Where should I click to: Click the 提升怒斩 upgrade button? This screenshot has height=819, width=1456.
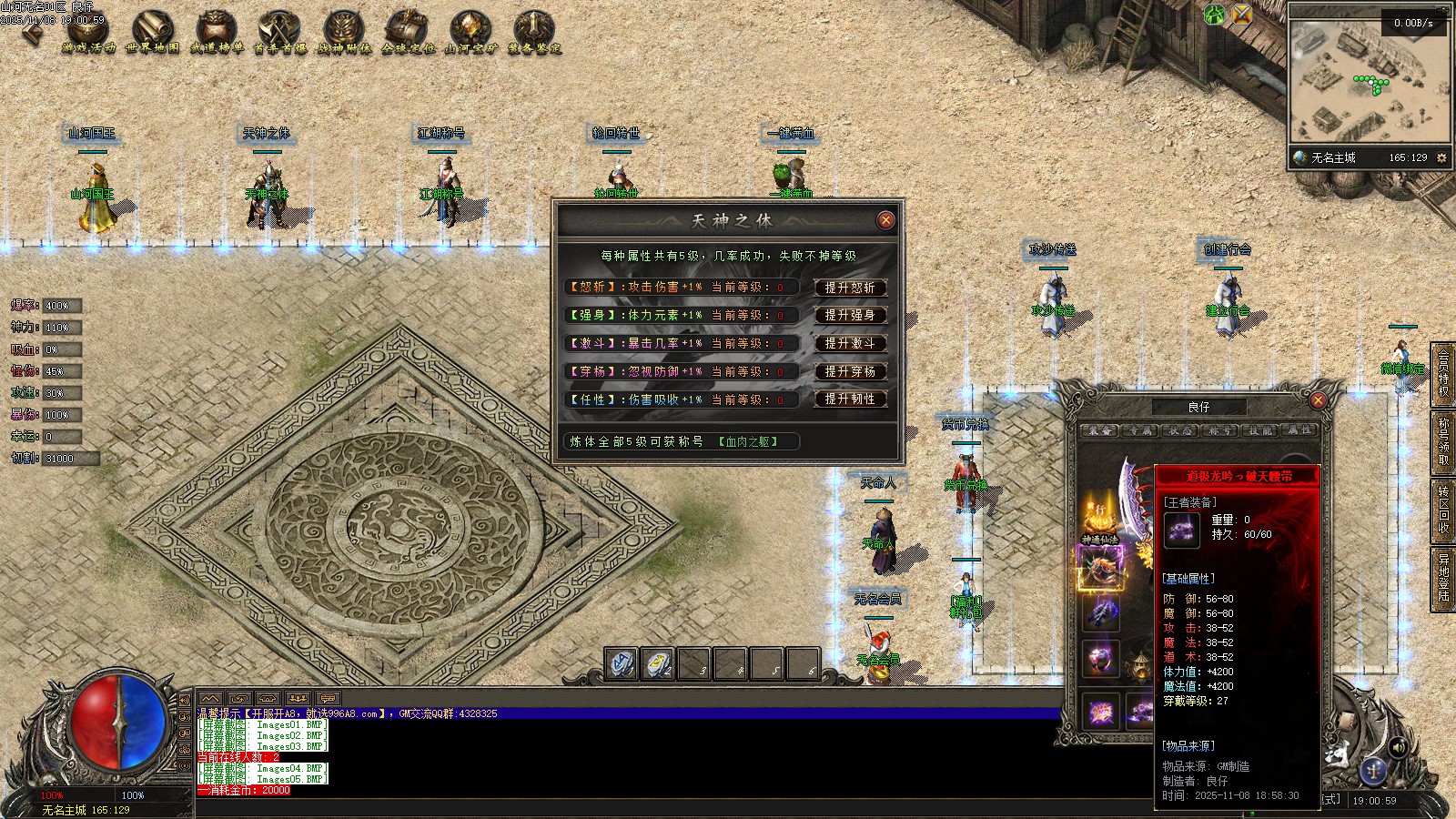pos(849,288)
